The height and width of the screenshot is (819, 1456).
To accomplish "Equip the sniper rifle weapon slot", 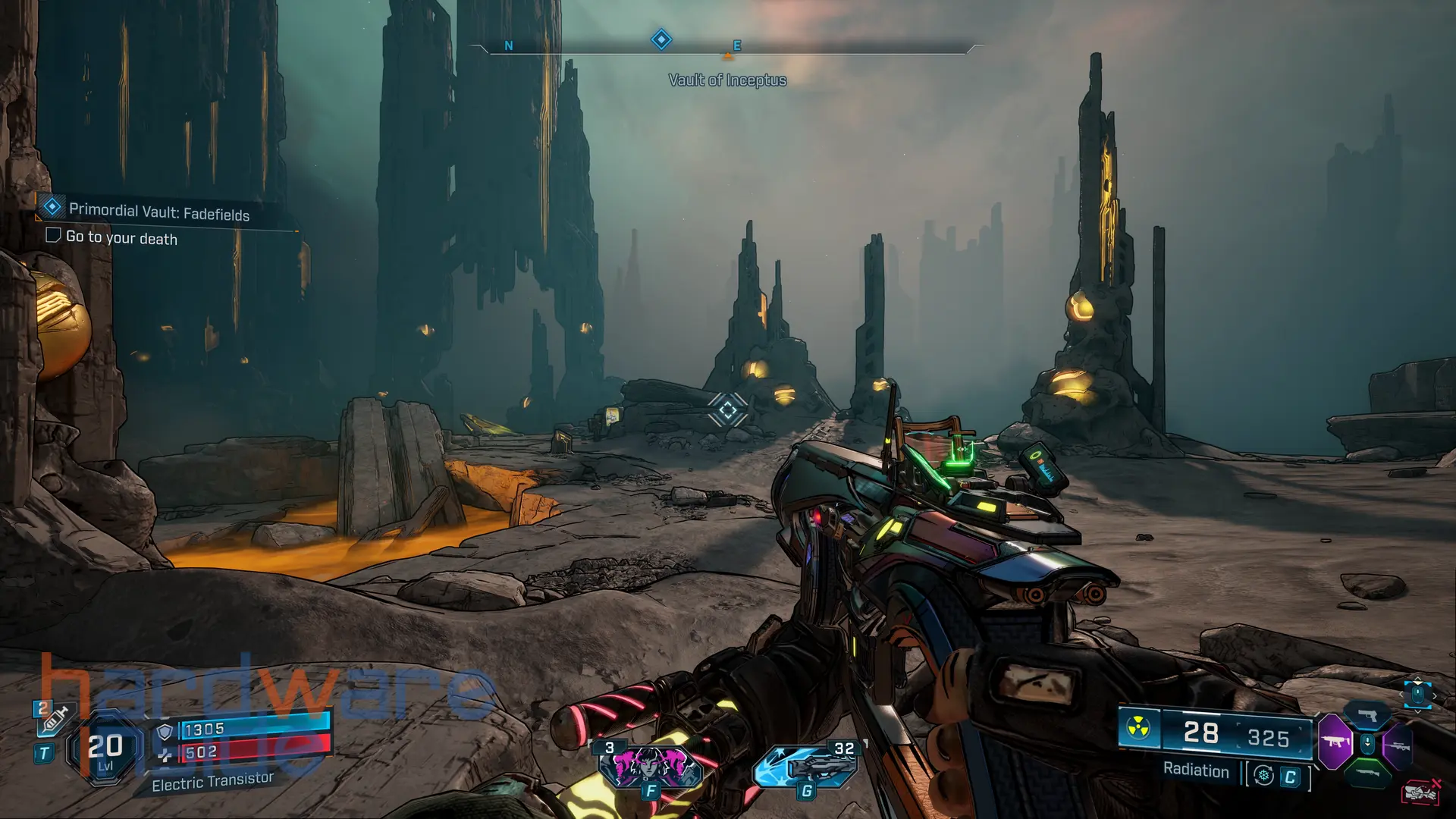I will (x=1399, y=746).
